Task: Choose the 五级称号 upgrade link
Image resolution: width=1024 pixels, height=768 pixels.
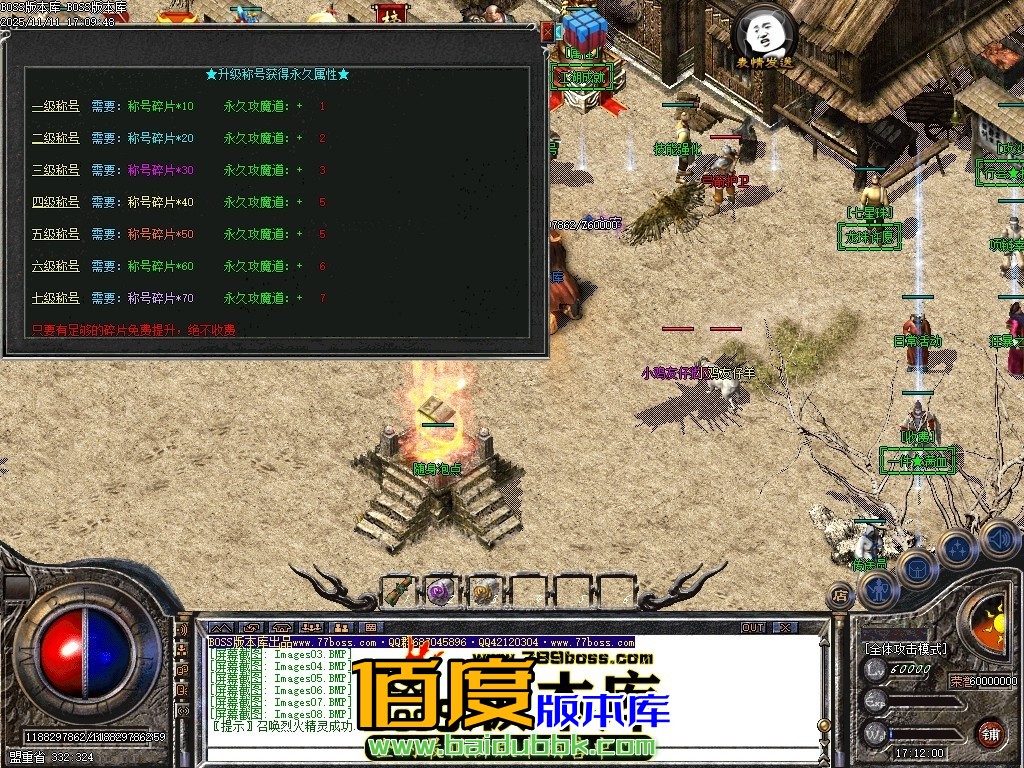Action: [x=56, y=234]
